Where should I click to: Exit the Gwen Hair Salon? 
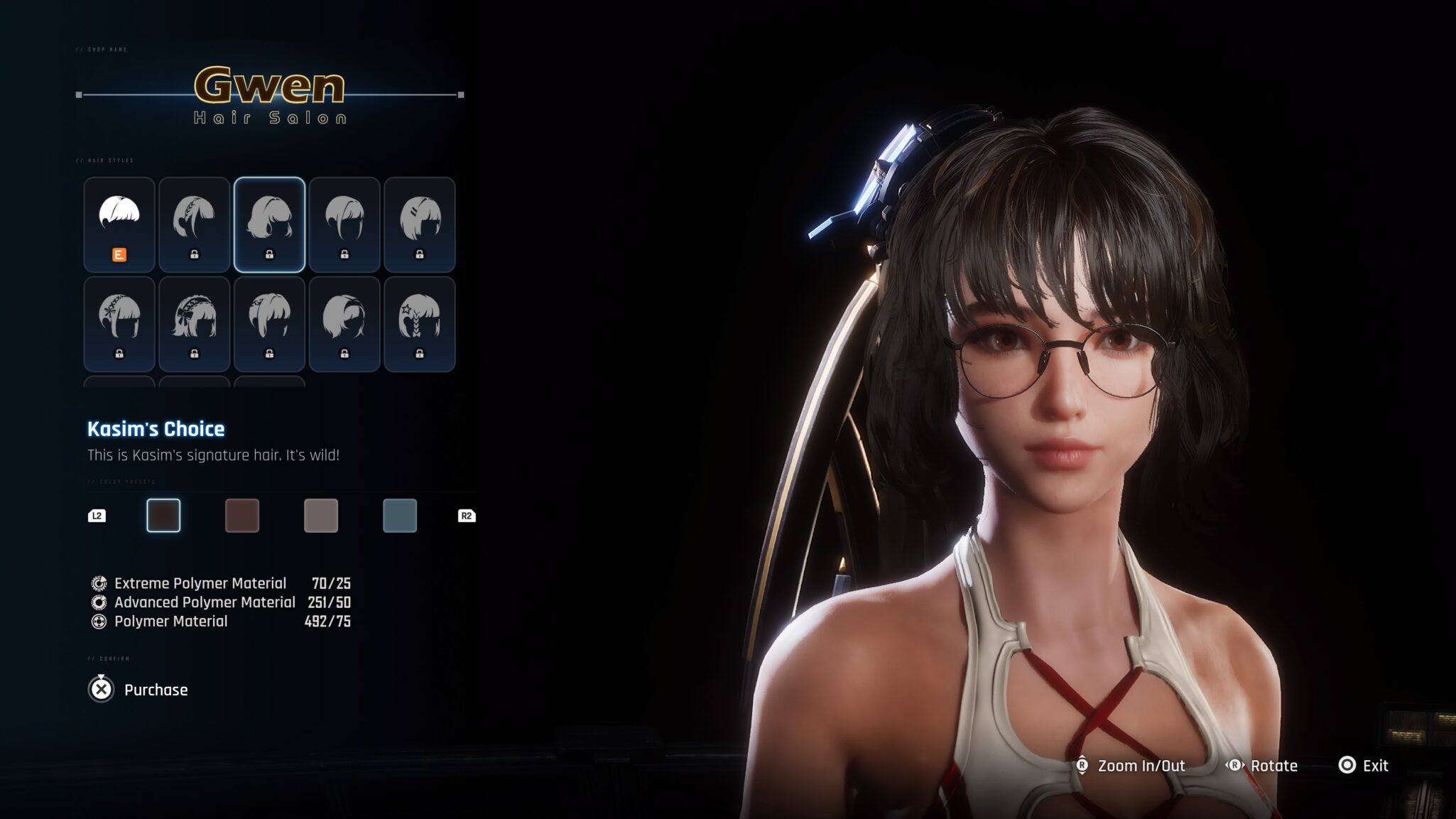[1363, 766]
